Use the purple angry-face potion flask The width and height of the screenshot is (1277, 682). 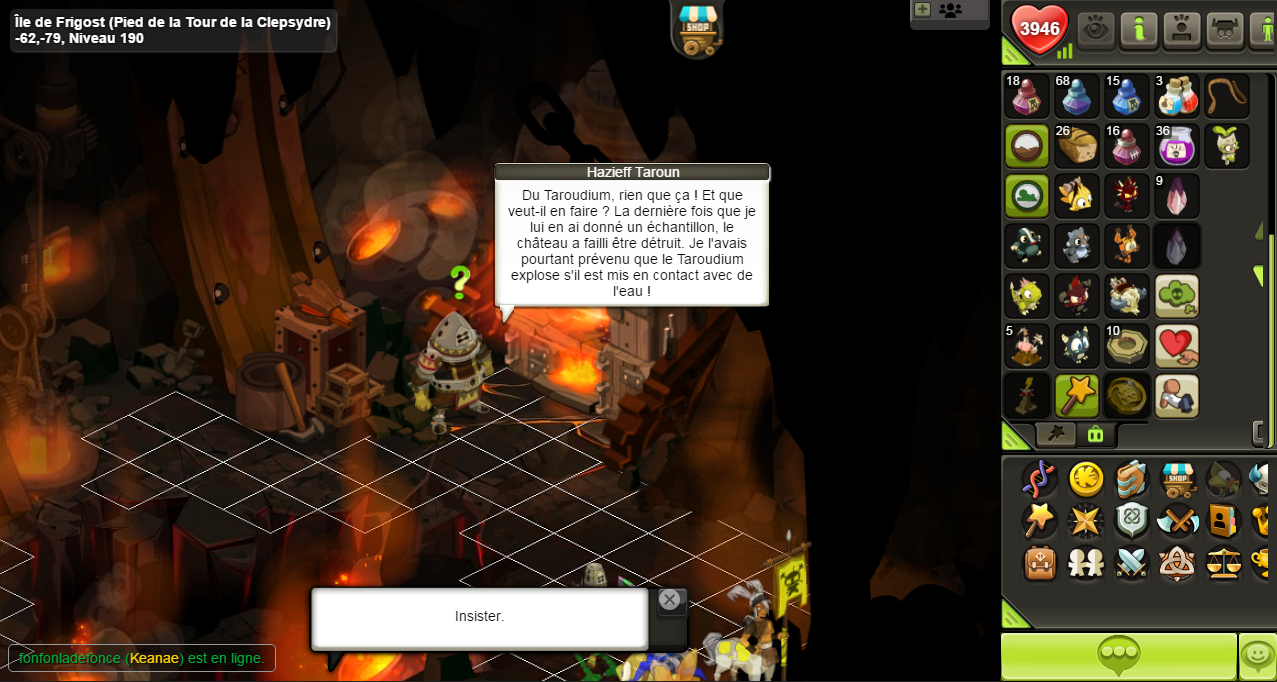pyautogui.click(x=1177, y=146)
